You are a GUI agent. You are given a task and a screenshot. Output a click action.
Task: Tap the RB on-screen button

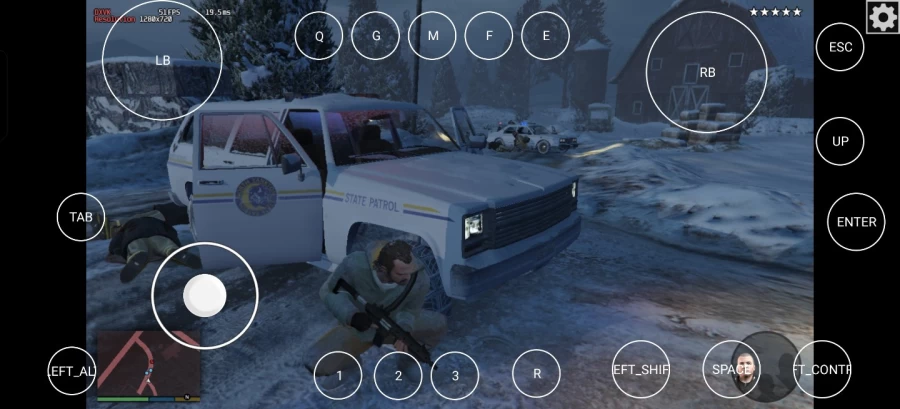[707, 72]
